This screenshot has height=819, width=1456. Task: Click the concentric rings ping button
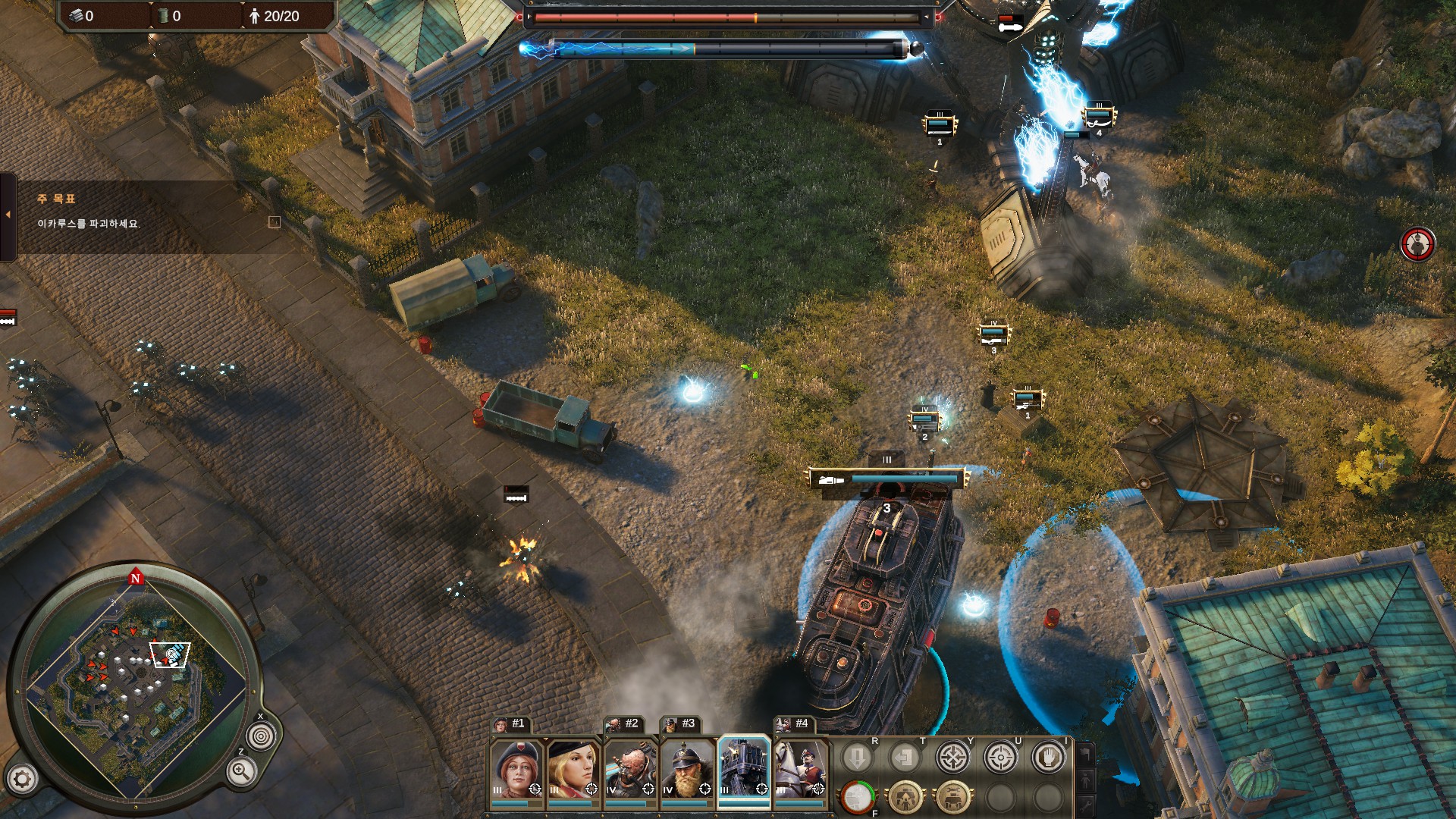(262, 736)
